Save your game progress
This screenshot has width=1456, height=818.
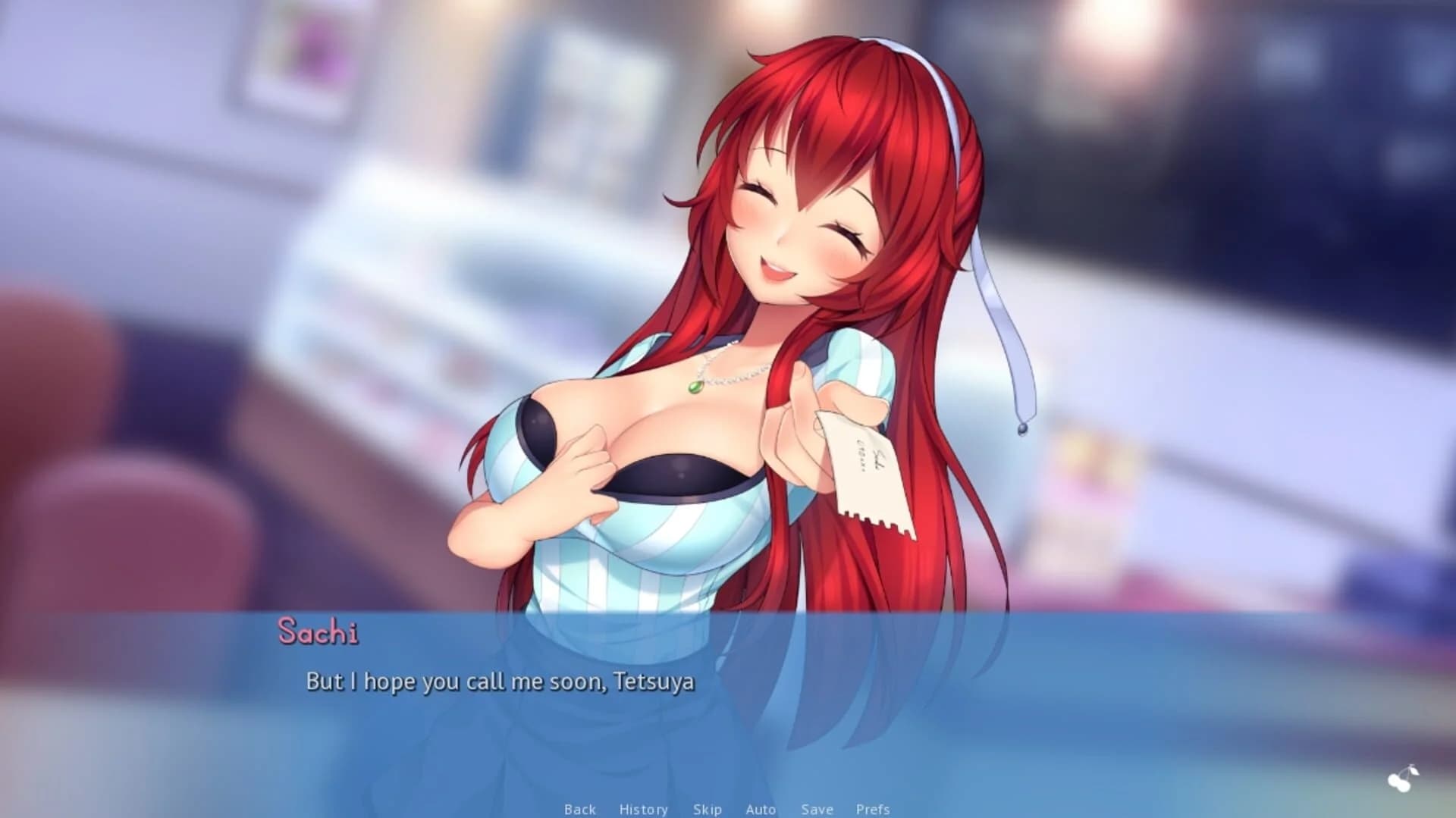pyautogui.click(x=816, y=808)
